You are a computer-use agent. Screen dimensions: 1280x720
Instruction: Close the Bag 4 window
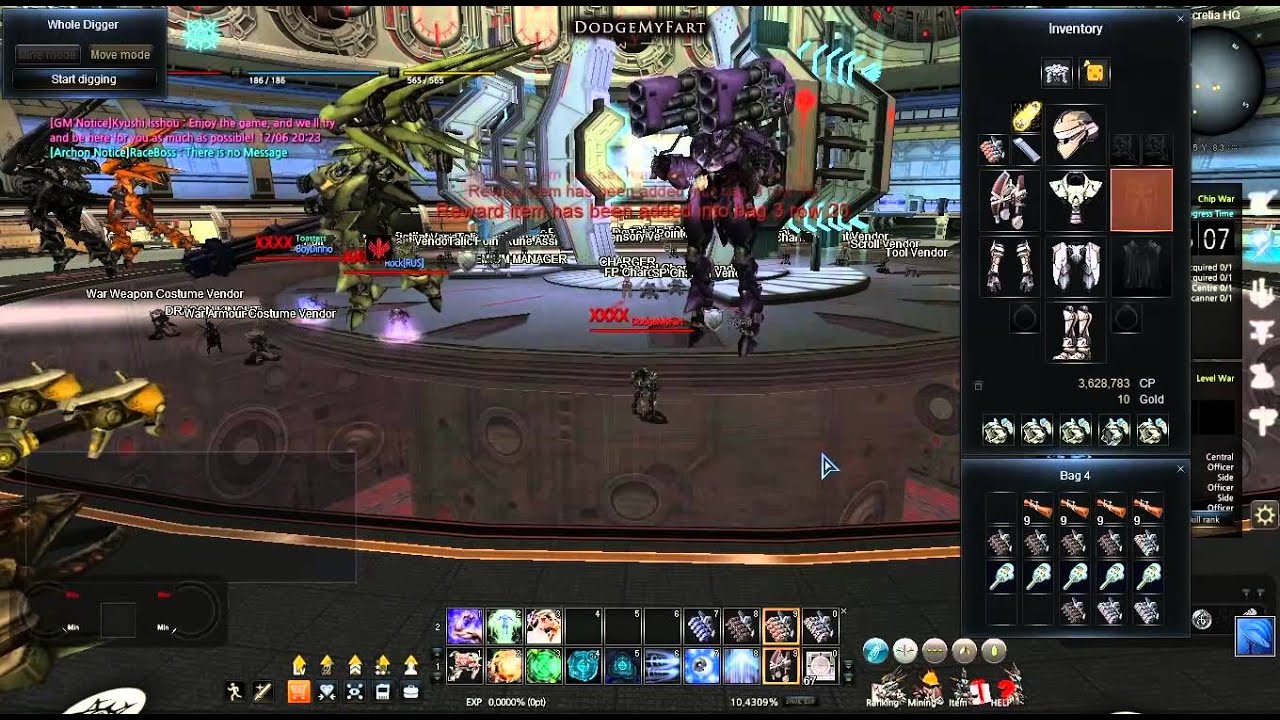coord(1180,469)
